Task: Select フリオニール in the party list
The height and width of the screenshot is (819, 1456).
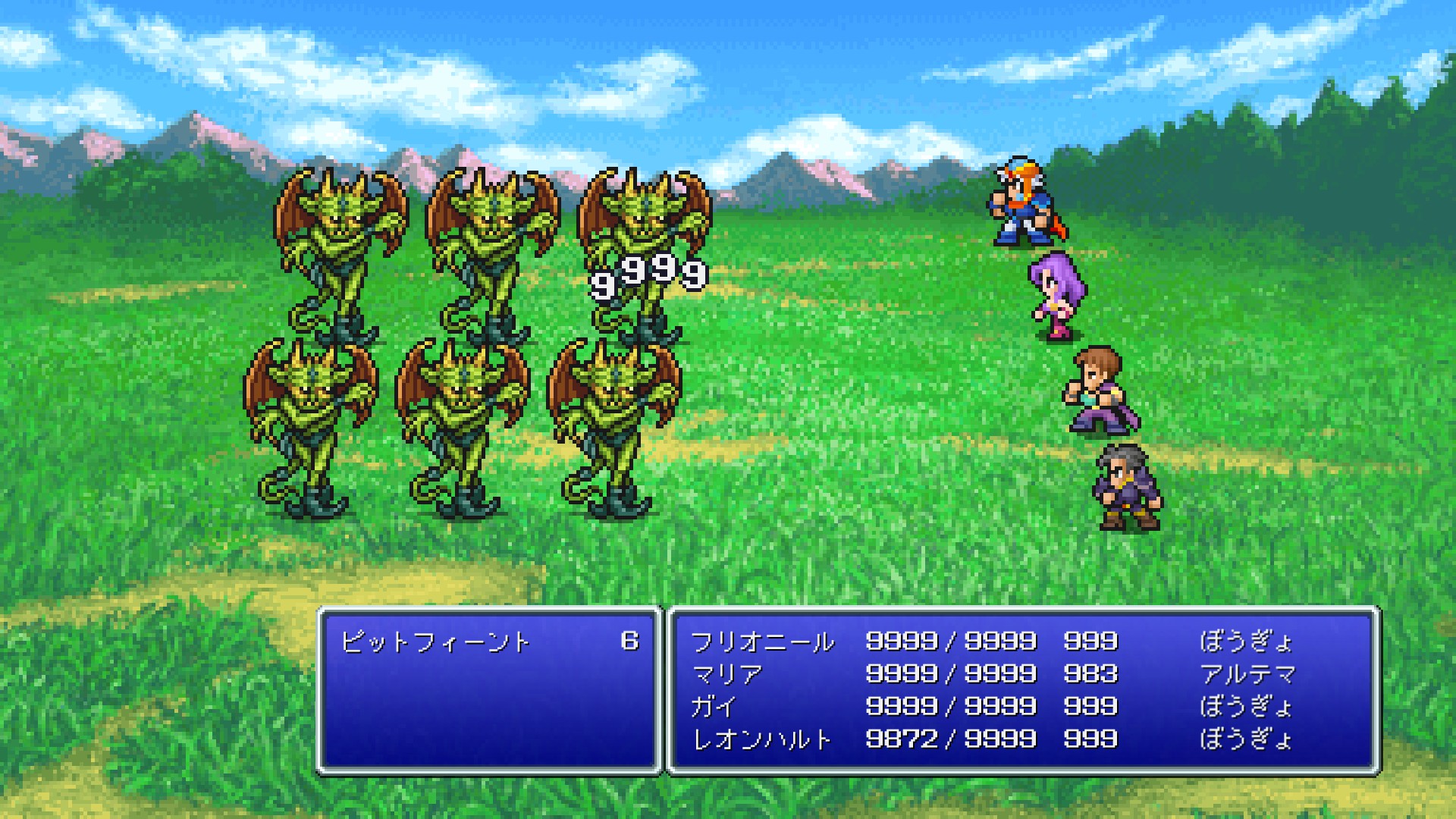Action: pyautogui.click(x=762, y=642)
